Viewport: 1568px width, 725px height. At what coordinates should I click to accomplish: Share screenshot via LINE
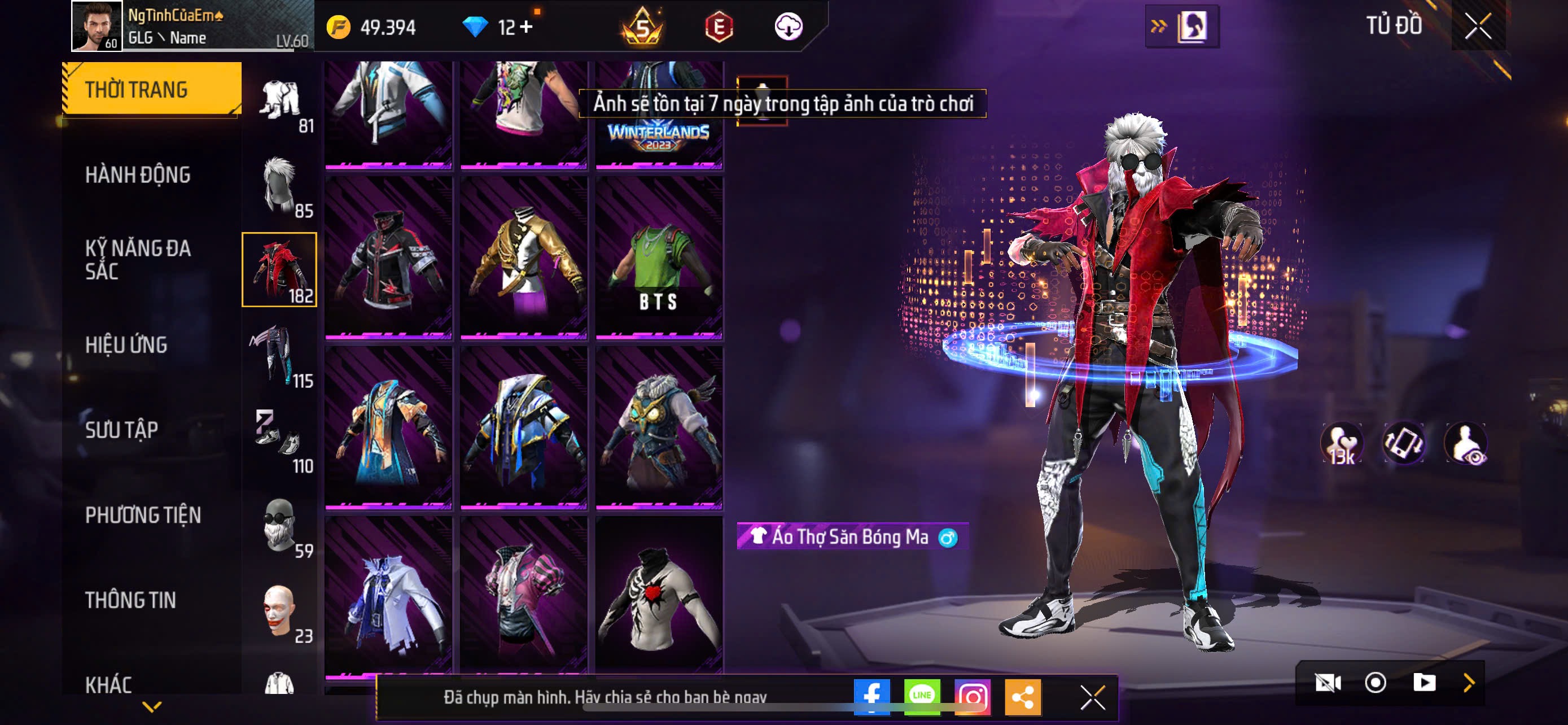(922, 696)
